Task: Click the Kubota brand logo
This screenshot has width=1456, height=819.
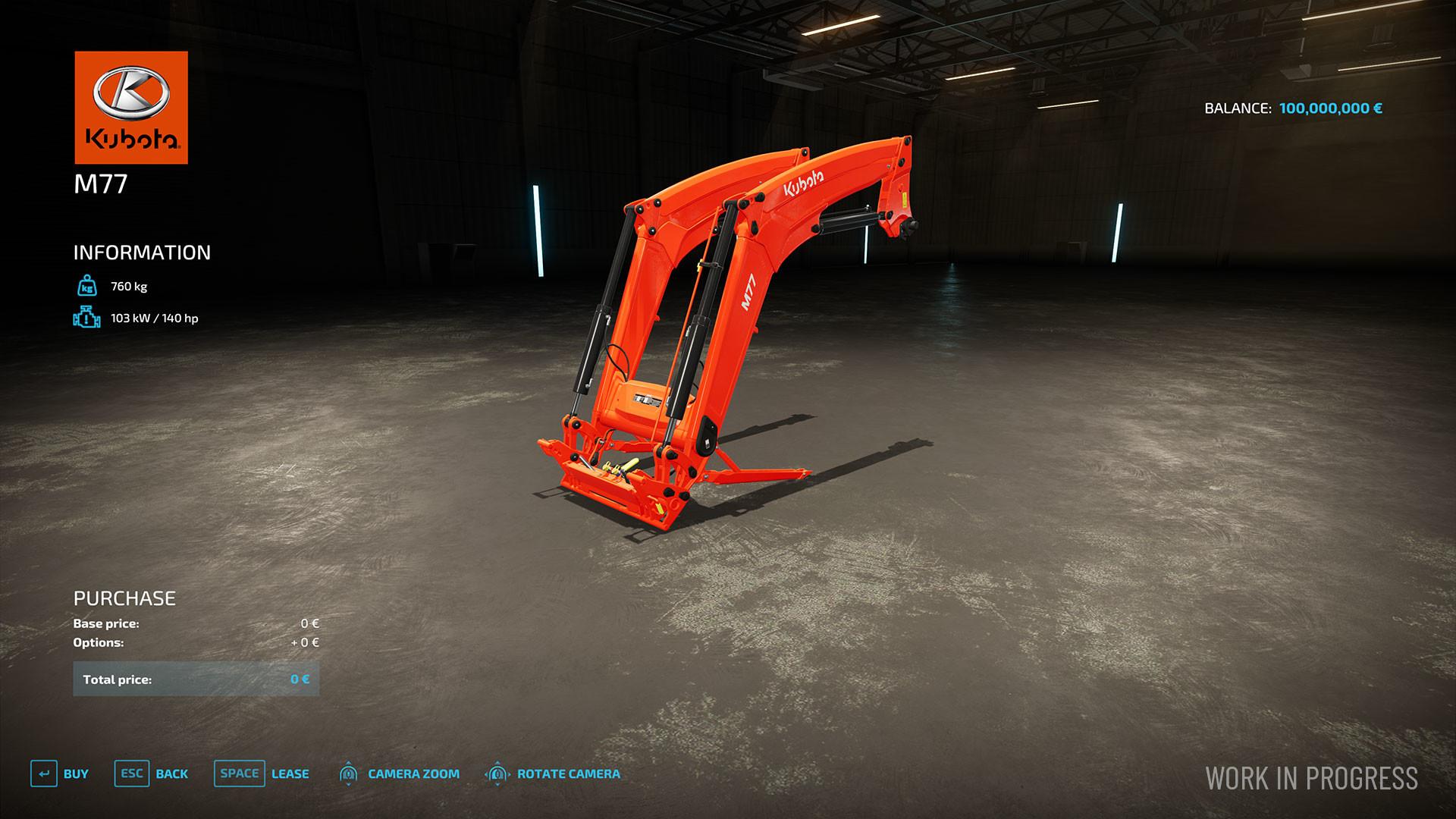Action: pyautogui.click(x=131, y=106)
